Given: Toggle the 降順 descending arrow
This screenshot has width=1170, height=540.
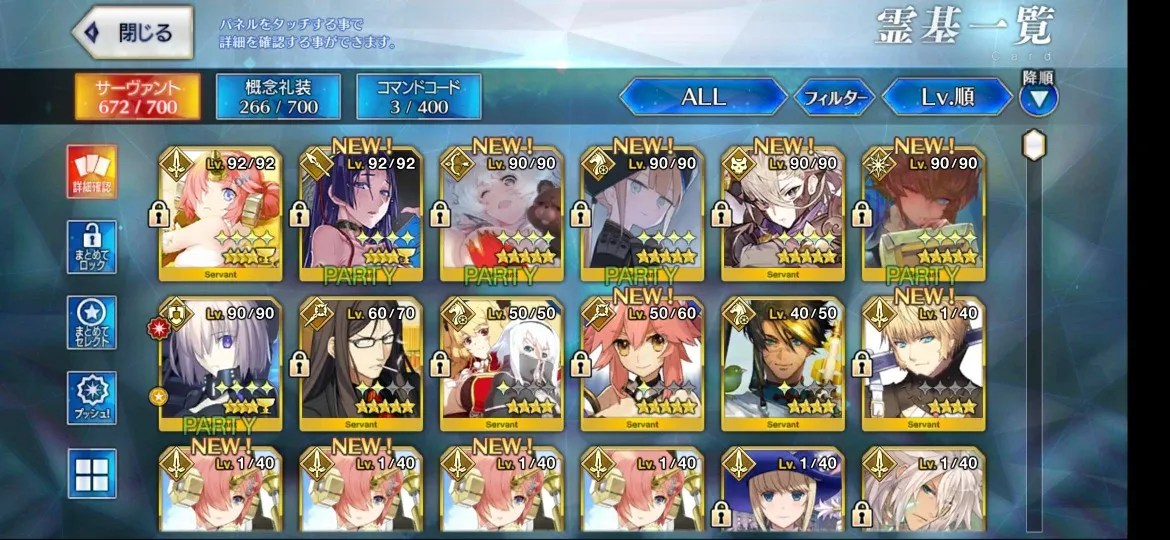Looking at the screenshot, I should (1038, 98).
